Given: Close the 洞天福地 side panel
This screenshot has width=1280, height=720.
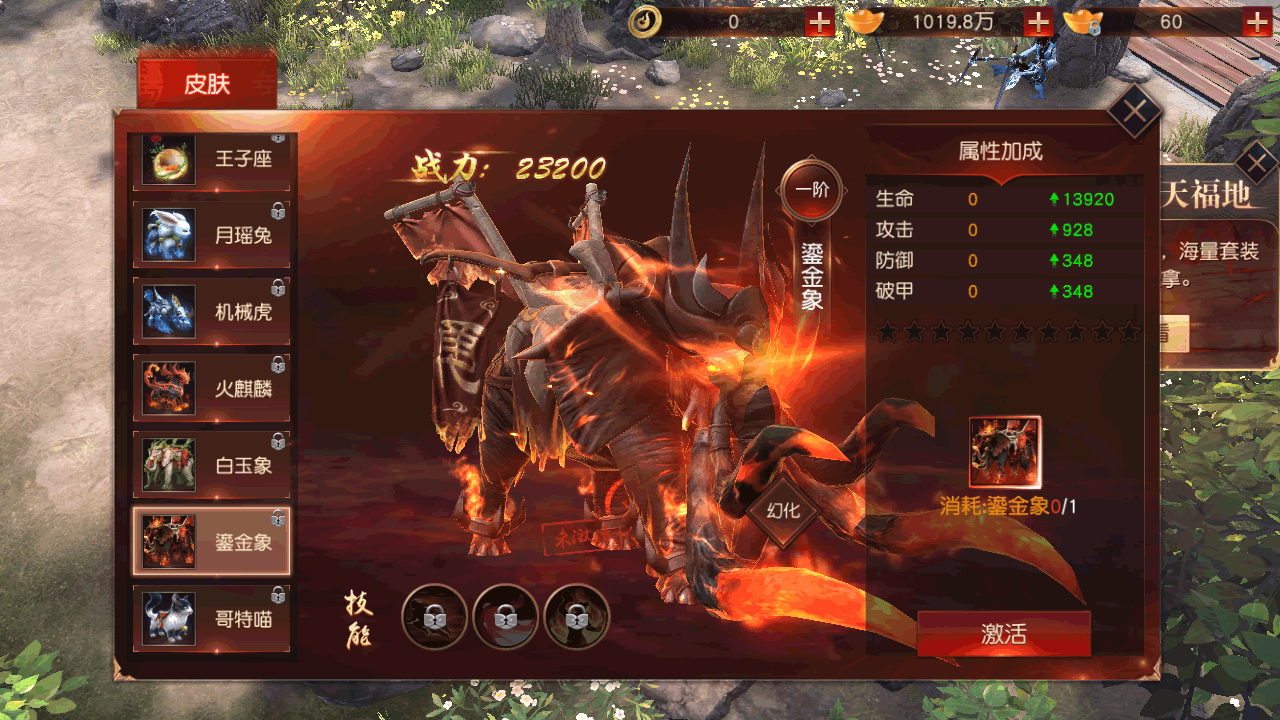Looking at the screenshot, I should (x=1256, y=161).
